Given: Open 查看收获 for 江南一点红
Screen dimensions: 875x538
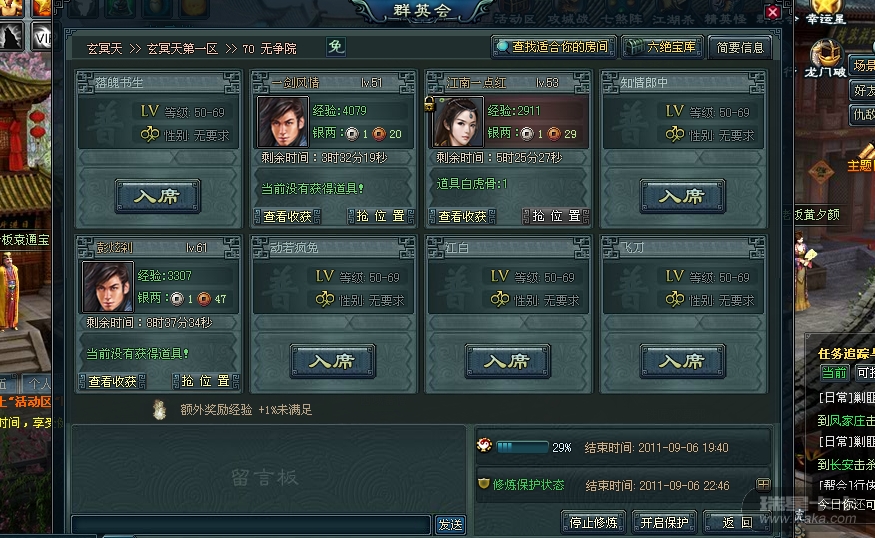Looking at the screenshot, I should [462, 216].
